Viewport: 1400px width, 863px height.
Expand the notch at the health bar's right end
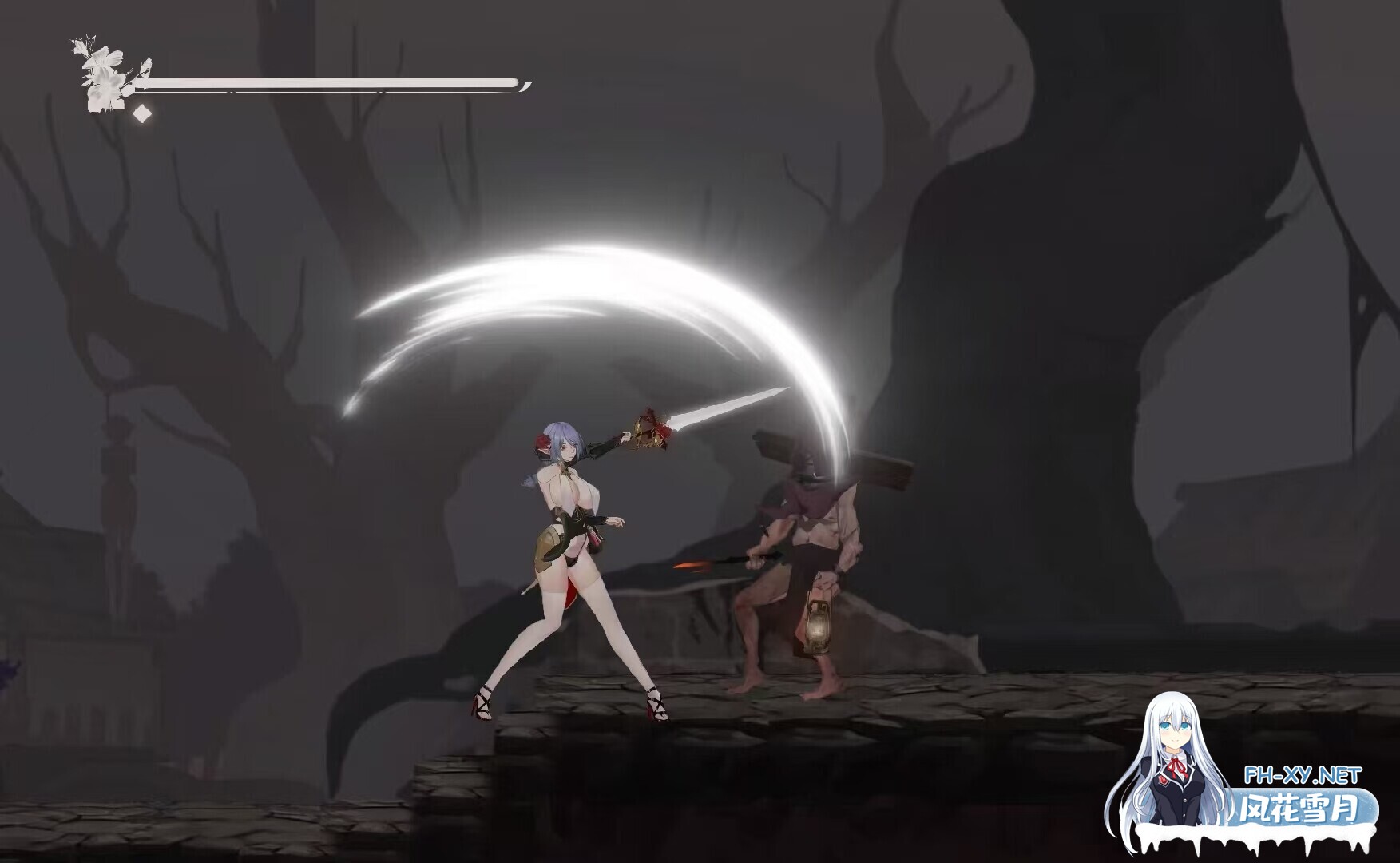pyautogui.click(x=523, y=86)
